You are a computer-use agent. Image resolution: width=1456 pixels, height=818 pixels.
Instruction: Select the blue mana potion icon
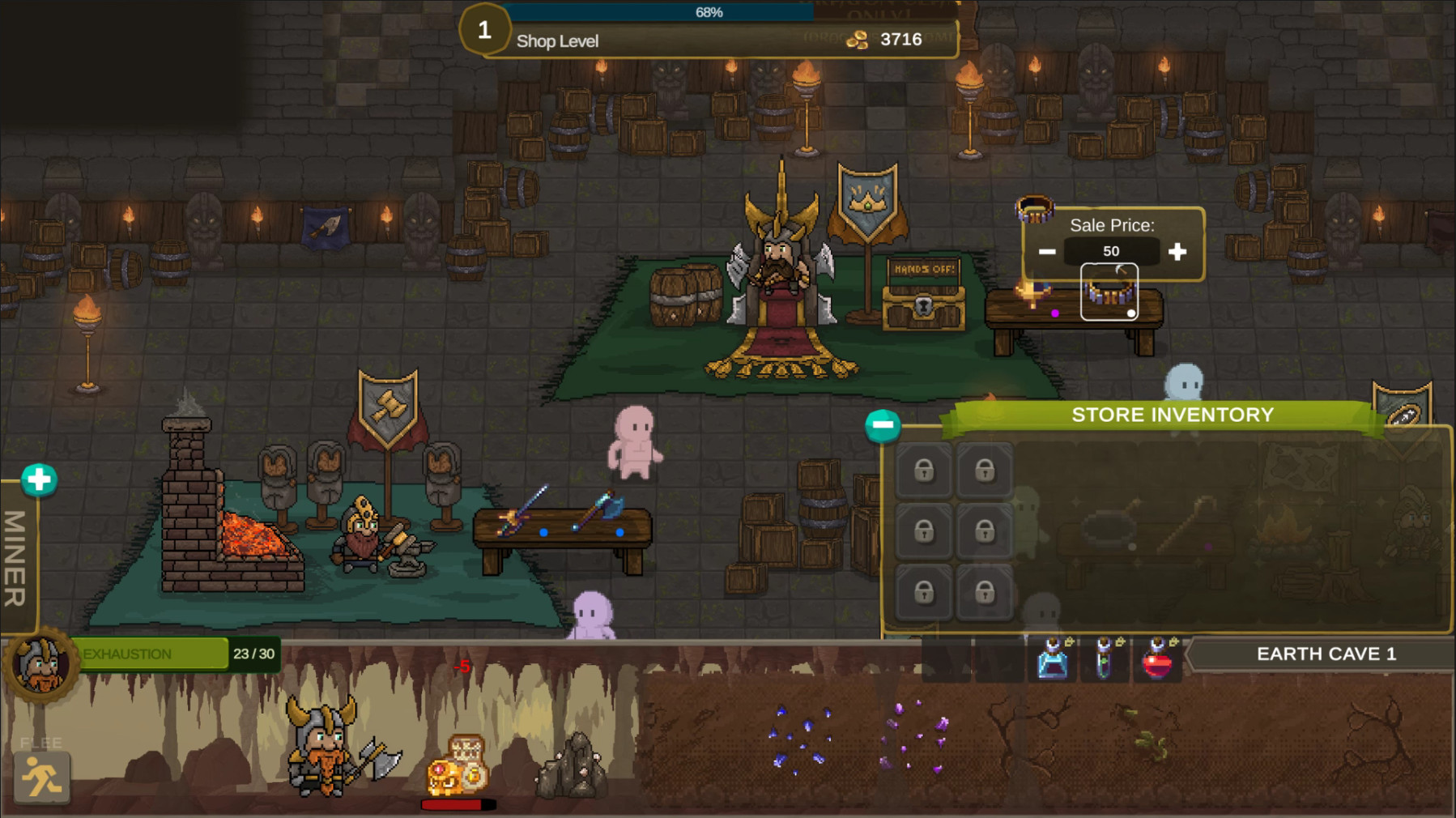click(1052, 659)
